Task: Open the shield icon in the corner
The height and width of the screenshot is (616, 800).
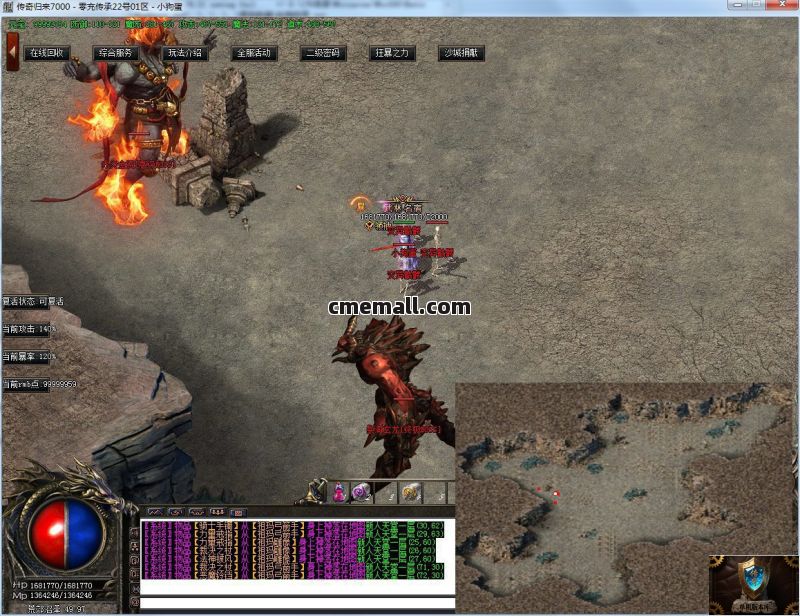Action: pos(752,582)
